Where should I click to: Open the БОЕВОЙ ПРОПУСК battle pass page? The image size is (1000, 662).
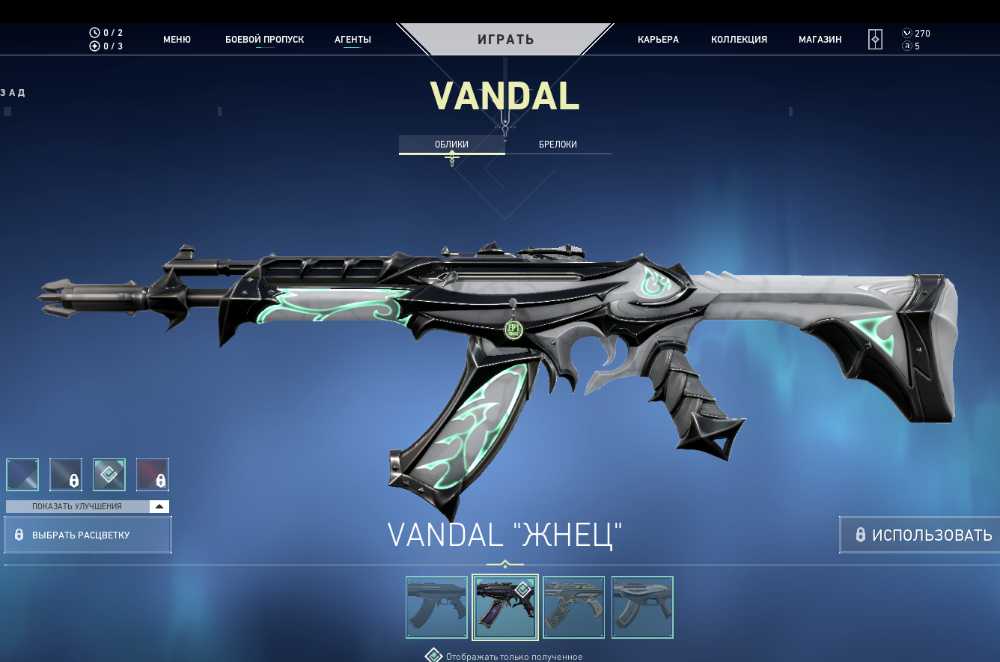pos(264,40)
